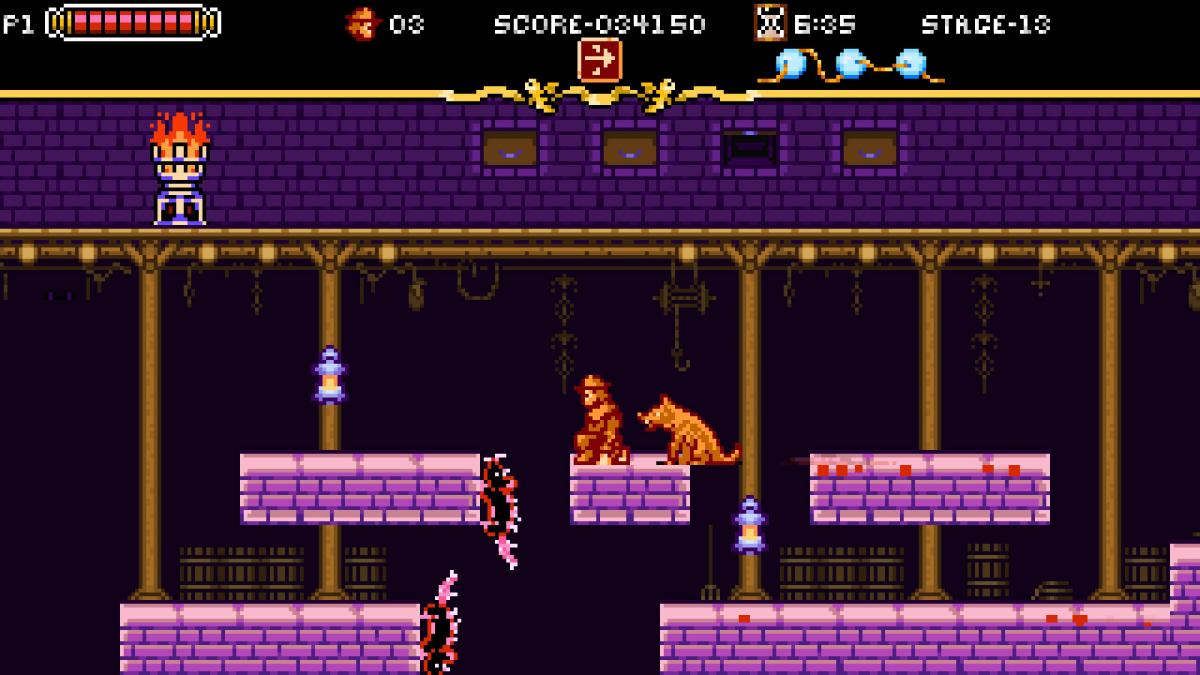The width and height of the screenshot is (1200, 675).
Task: Click the red-haired character lives icon
Action: [362, 23]
